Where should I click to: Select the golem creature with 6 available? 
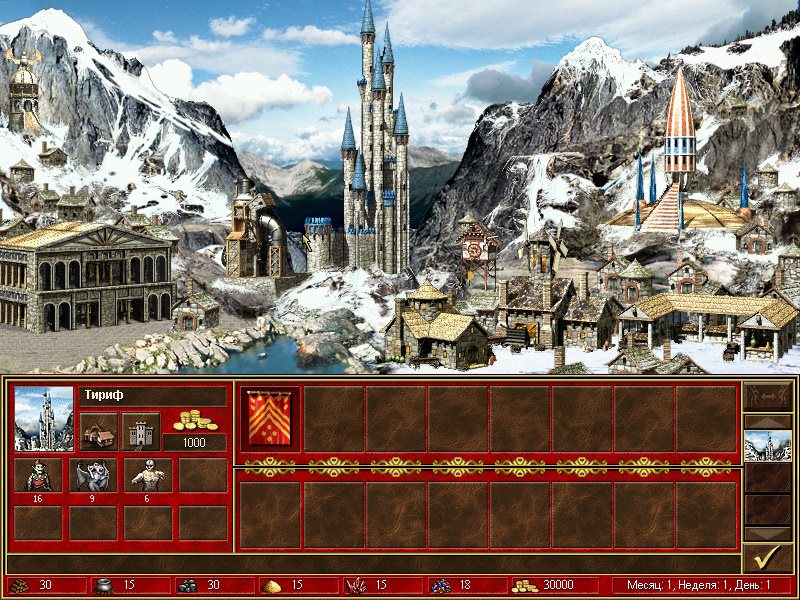pyautogui.click(x=148, y=475)
